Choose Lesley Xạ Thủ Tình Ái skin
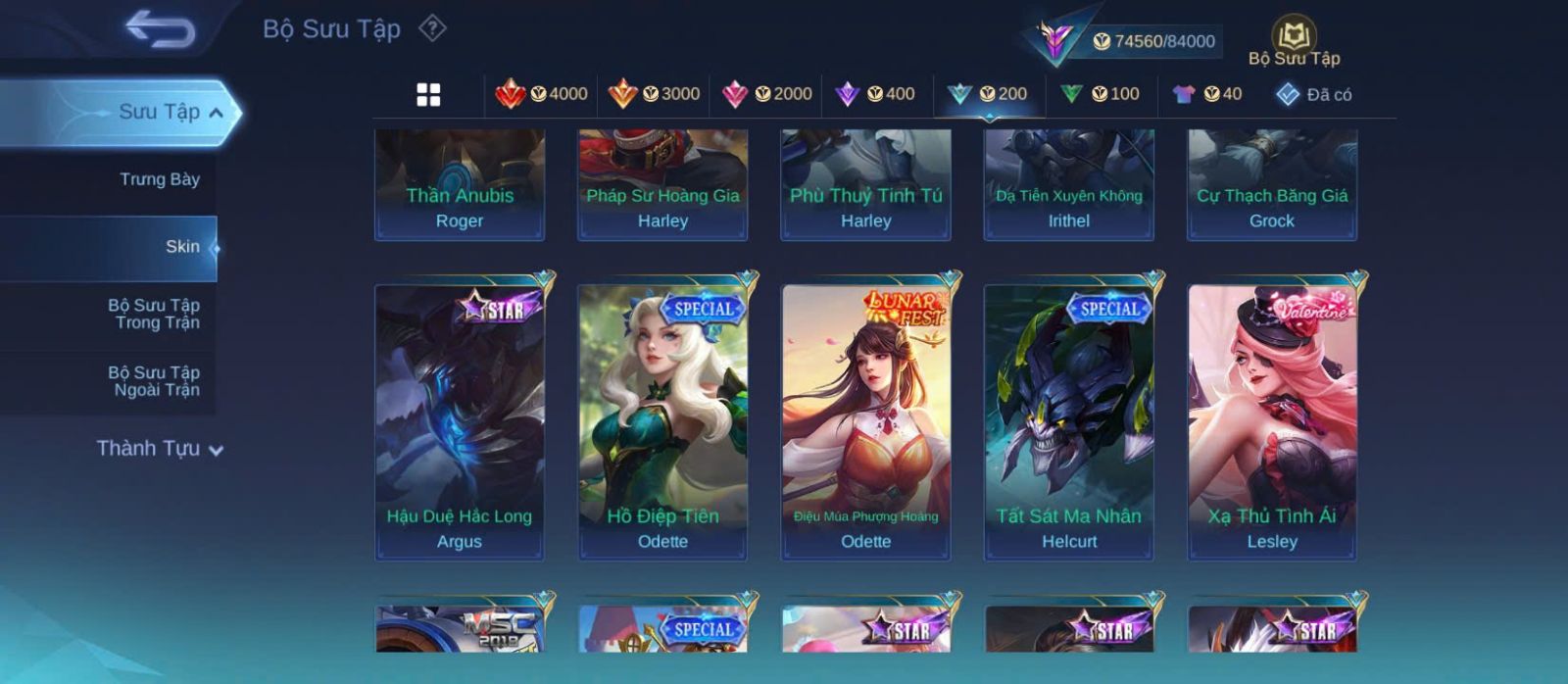Screen dimensions: 1568x684 click(x=1272, y=421)
